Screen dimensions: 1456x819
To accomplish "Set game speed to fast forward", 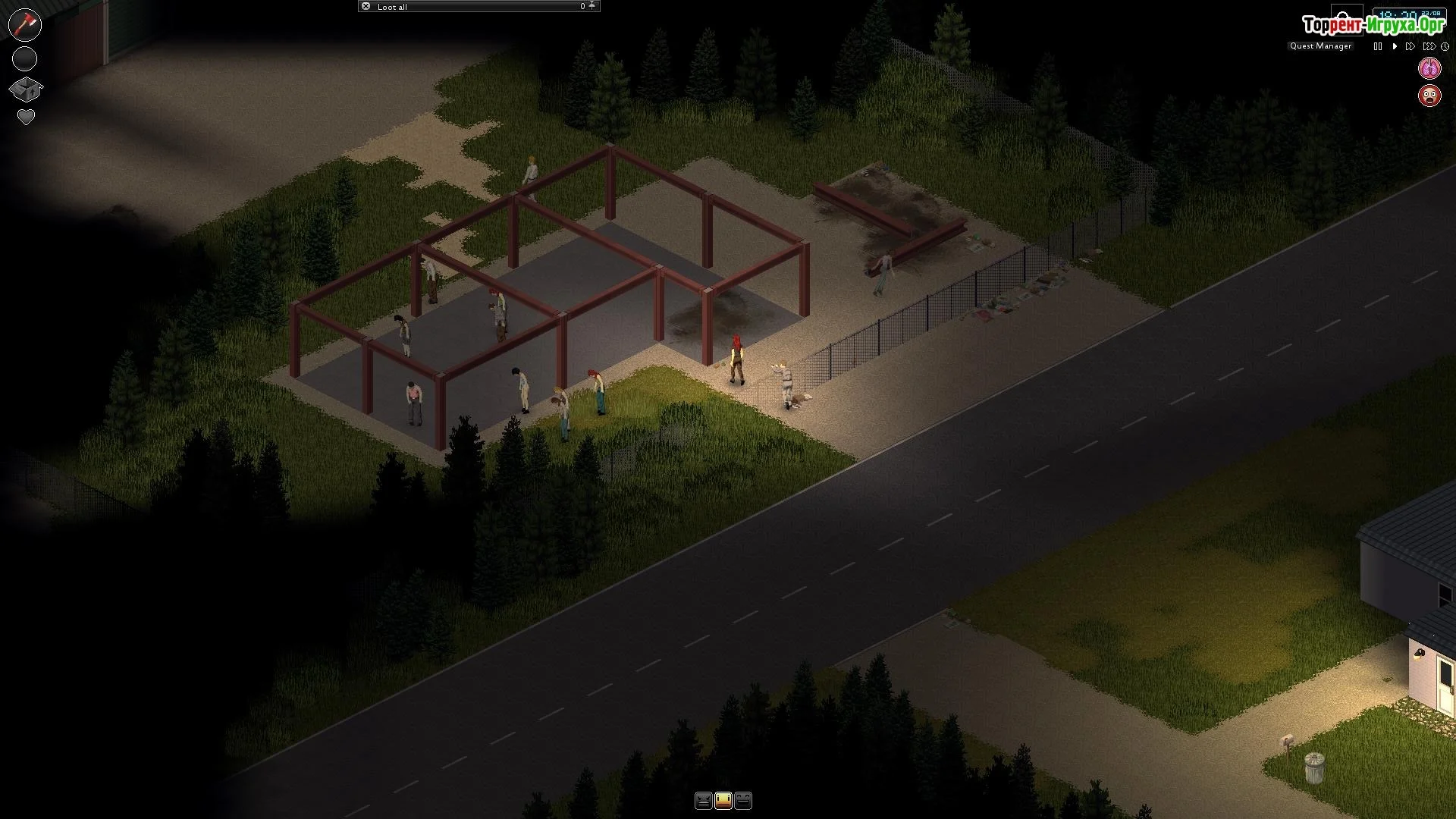I will pyautogui.click(x=1410, y=46).
